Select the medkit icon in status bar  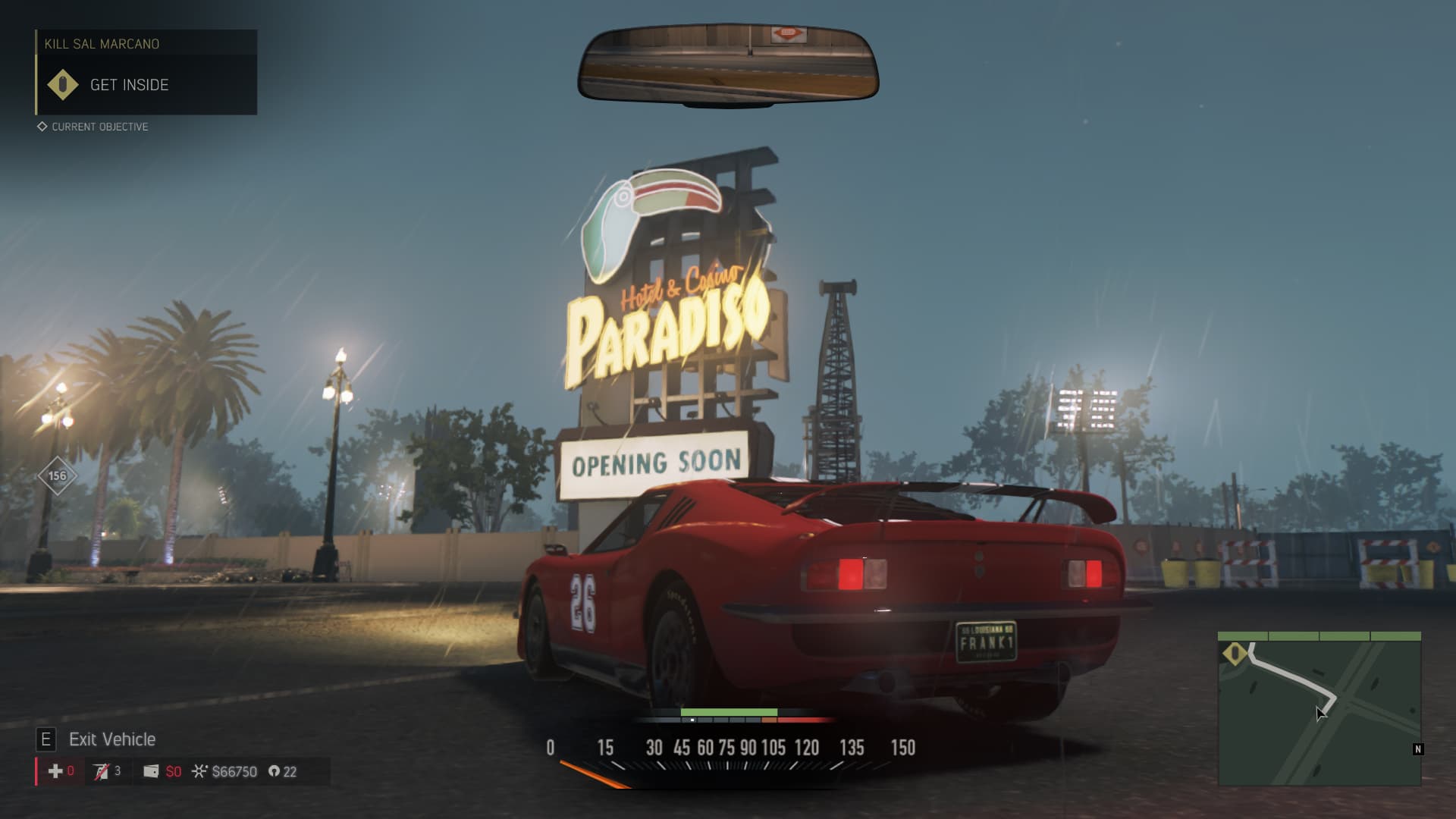click(55, 771)
